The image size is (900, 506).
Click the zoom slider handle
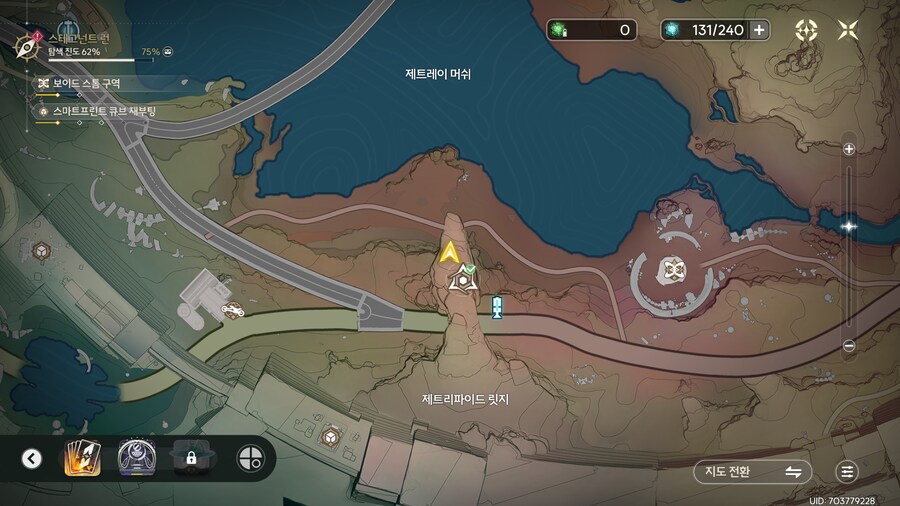point(849,226)
